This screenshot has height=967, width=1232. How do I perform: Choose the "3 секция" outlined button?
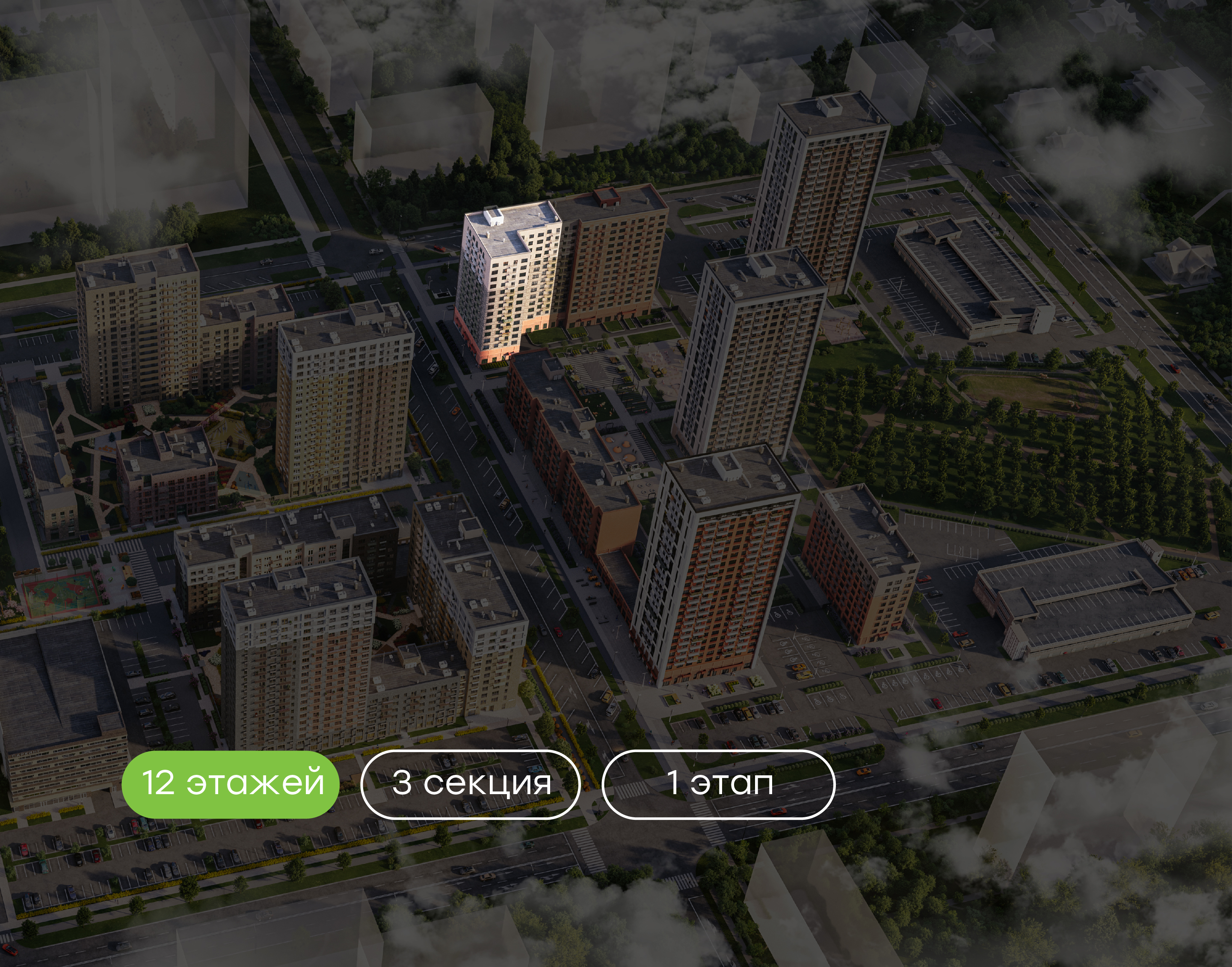pyautogui.click(x=470, y=784)
